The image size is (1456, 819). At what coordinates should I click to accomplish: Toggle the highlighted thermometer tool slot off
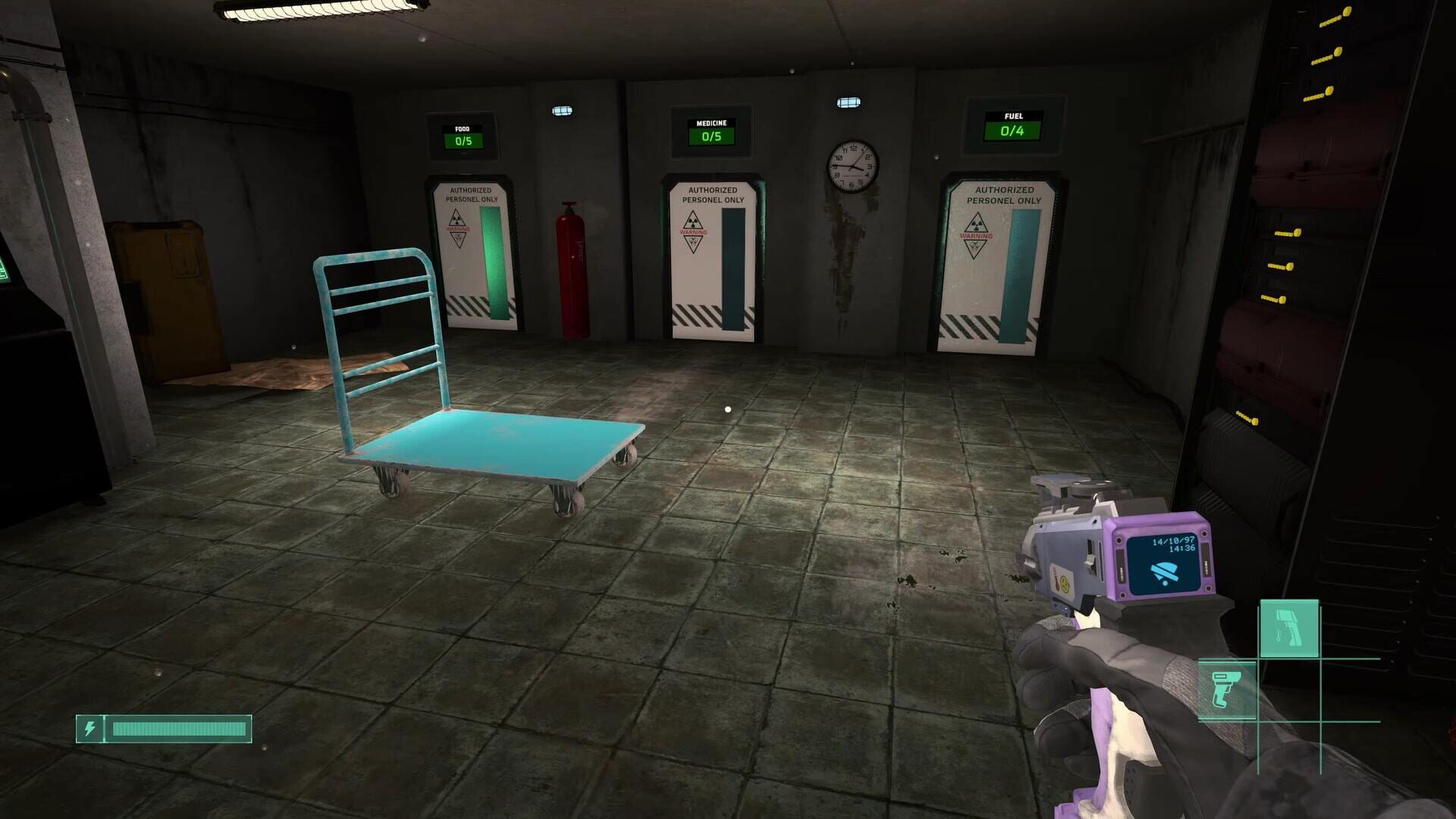(x=1289, y=628)
